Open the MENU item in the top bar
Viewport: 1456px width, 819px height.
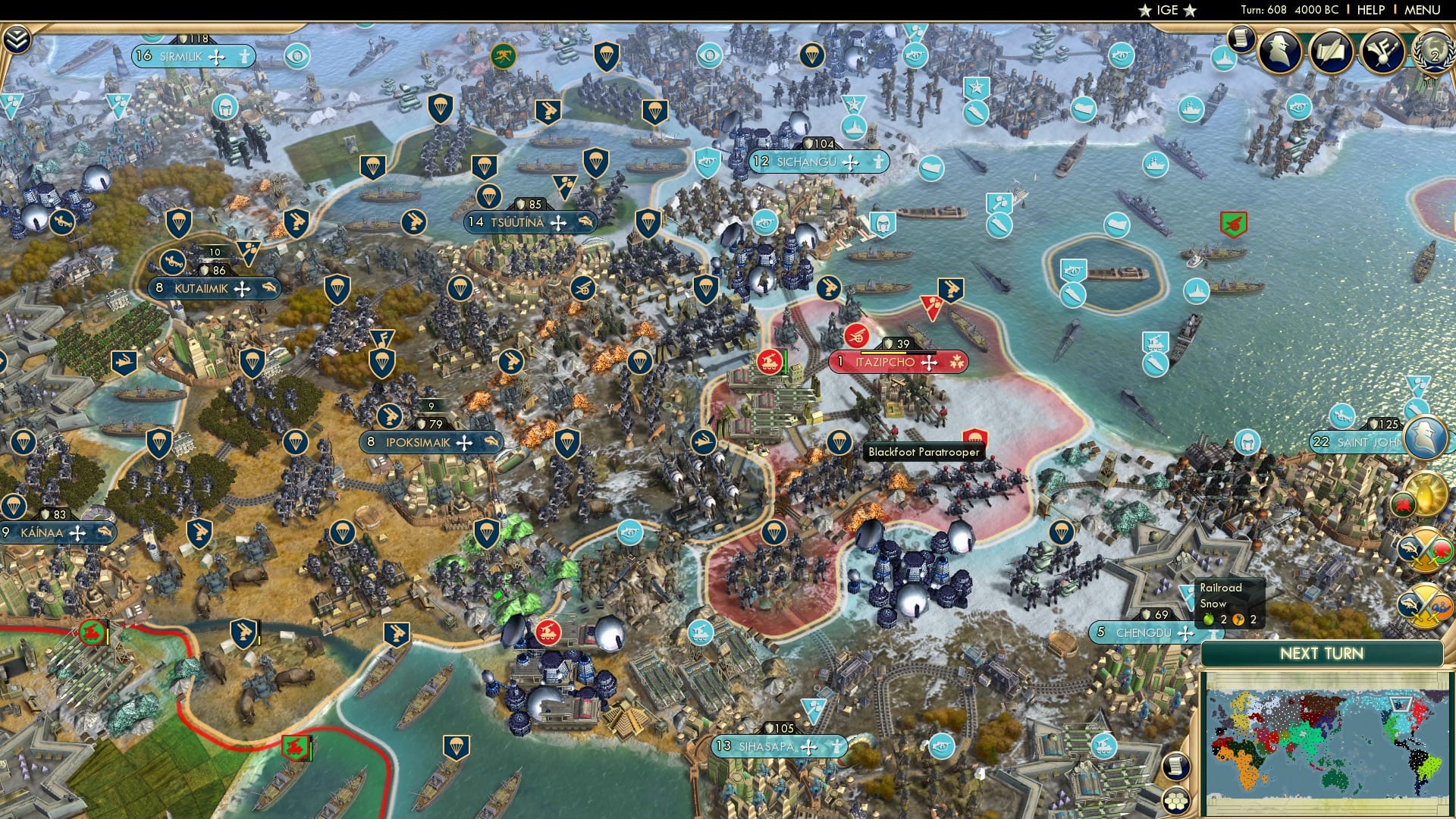pos(1423,10)
